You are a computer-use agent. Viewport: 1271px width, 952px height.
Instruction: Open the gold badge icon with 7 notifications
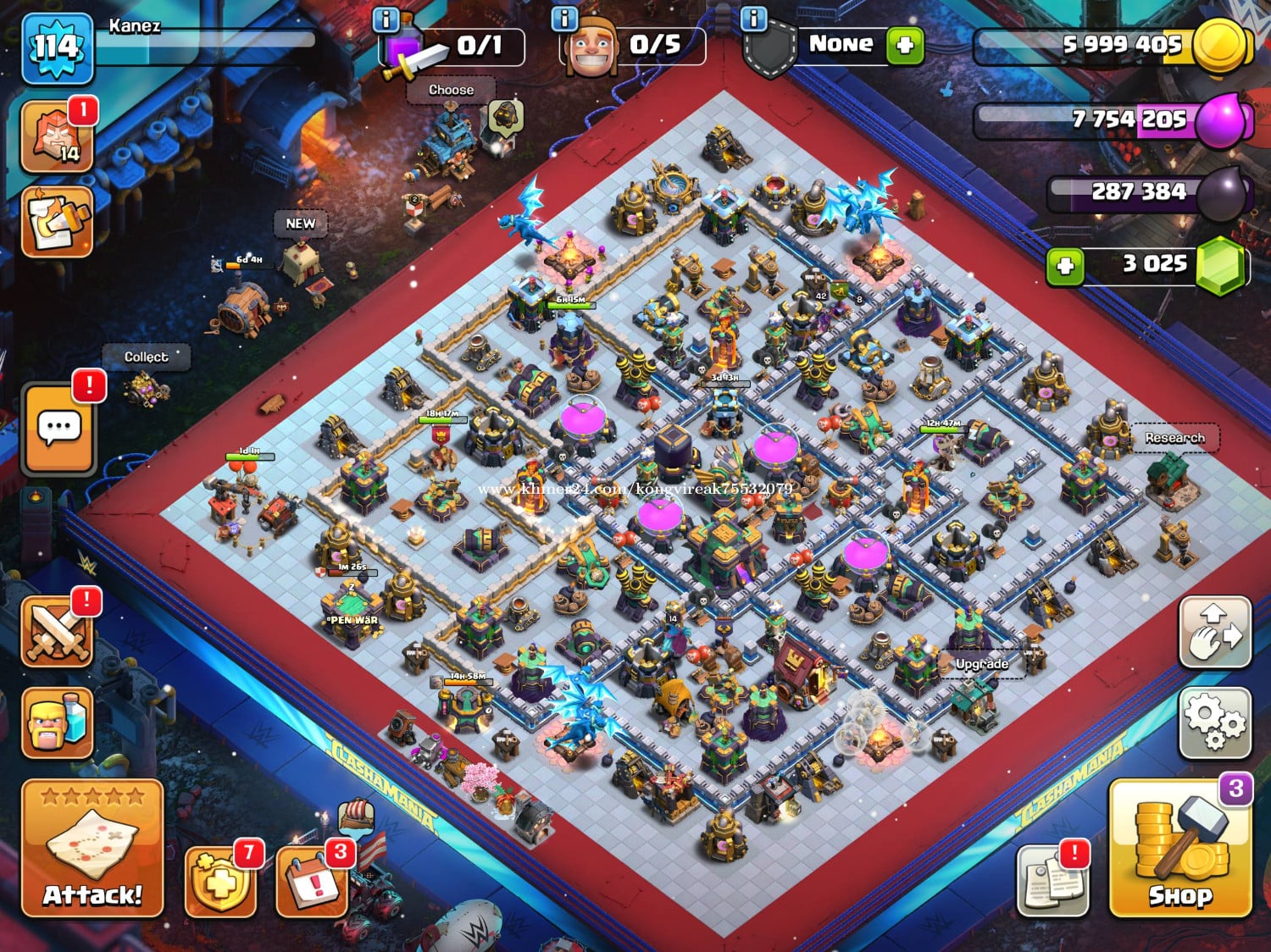[x=220, y=883]
